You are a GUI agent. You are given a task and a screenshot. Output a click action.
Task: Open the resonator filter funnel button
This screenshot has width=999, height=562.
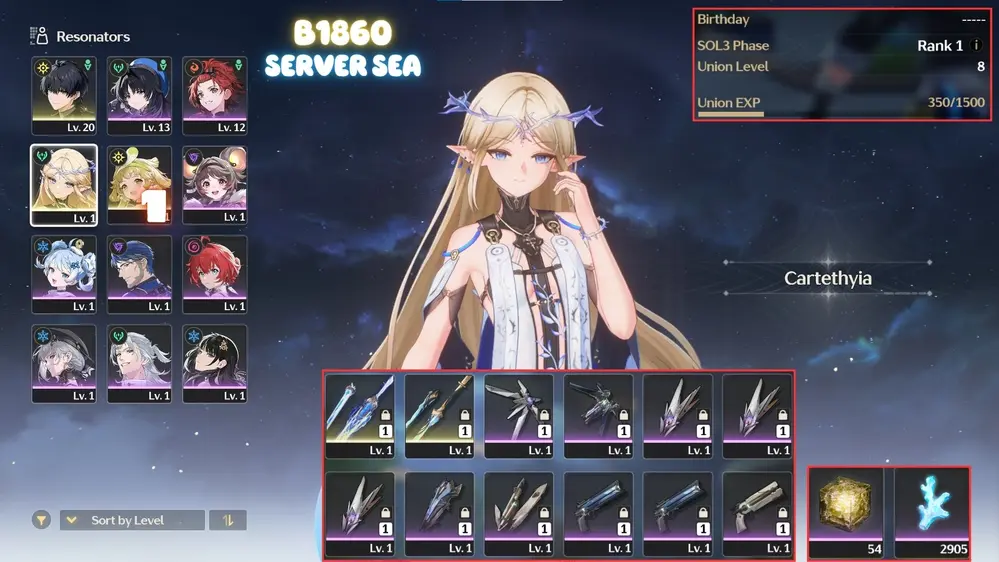pos(41,520)
